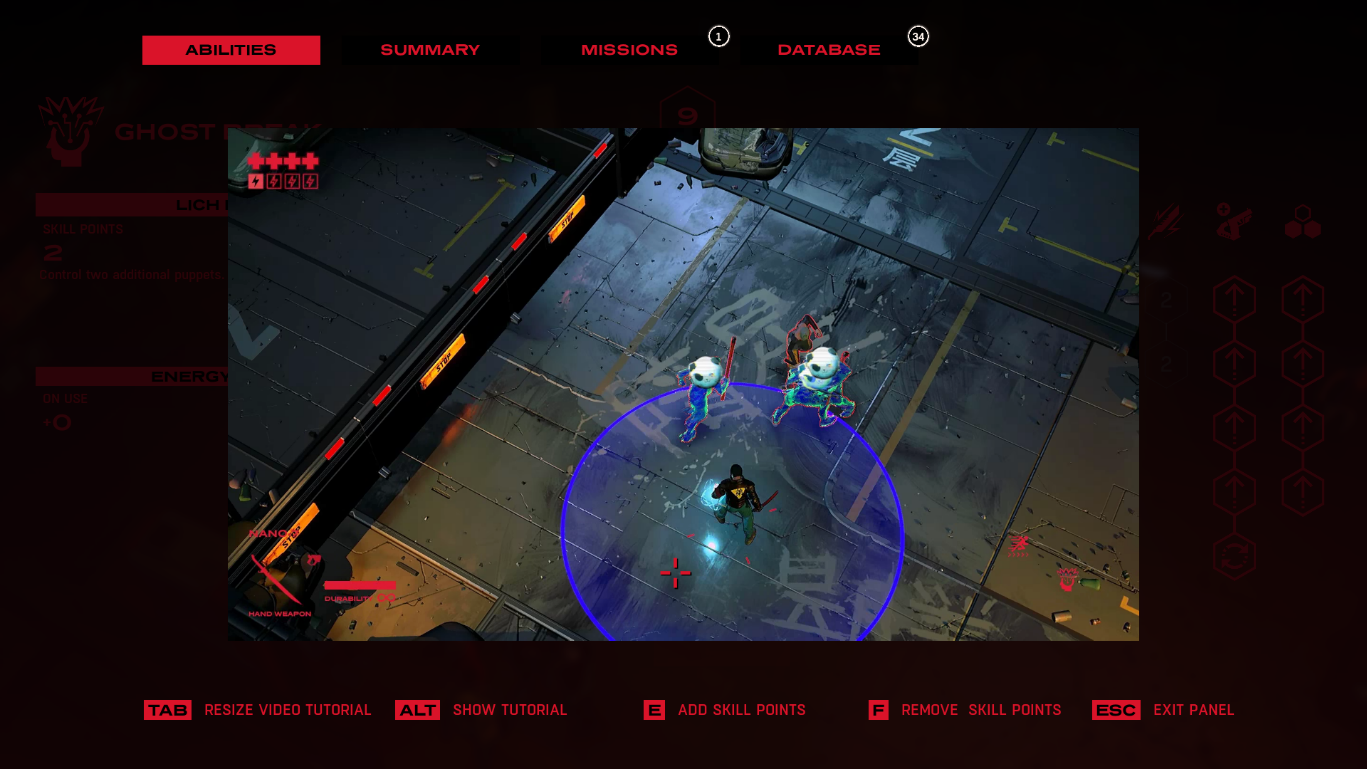This screenshot has height=769, width=1367.
Task: Click the Ghost Break ability head icon
Action: point(68,130)
